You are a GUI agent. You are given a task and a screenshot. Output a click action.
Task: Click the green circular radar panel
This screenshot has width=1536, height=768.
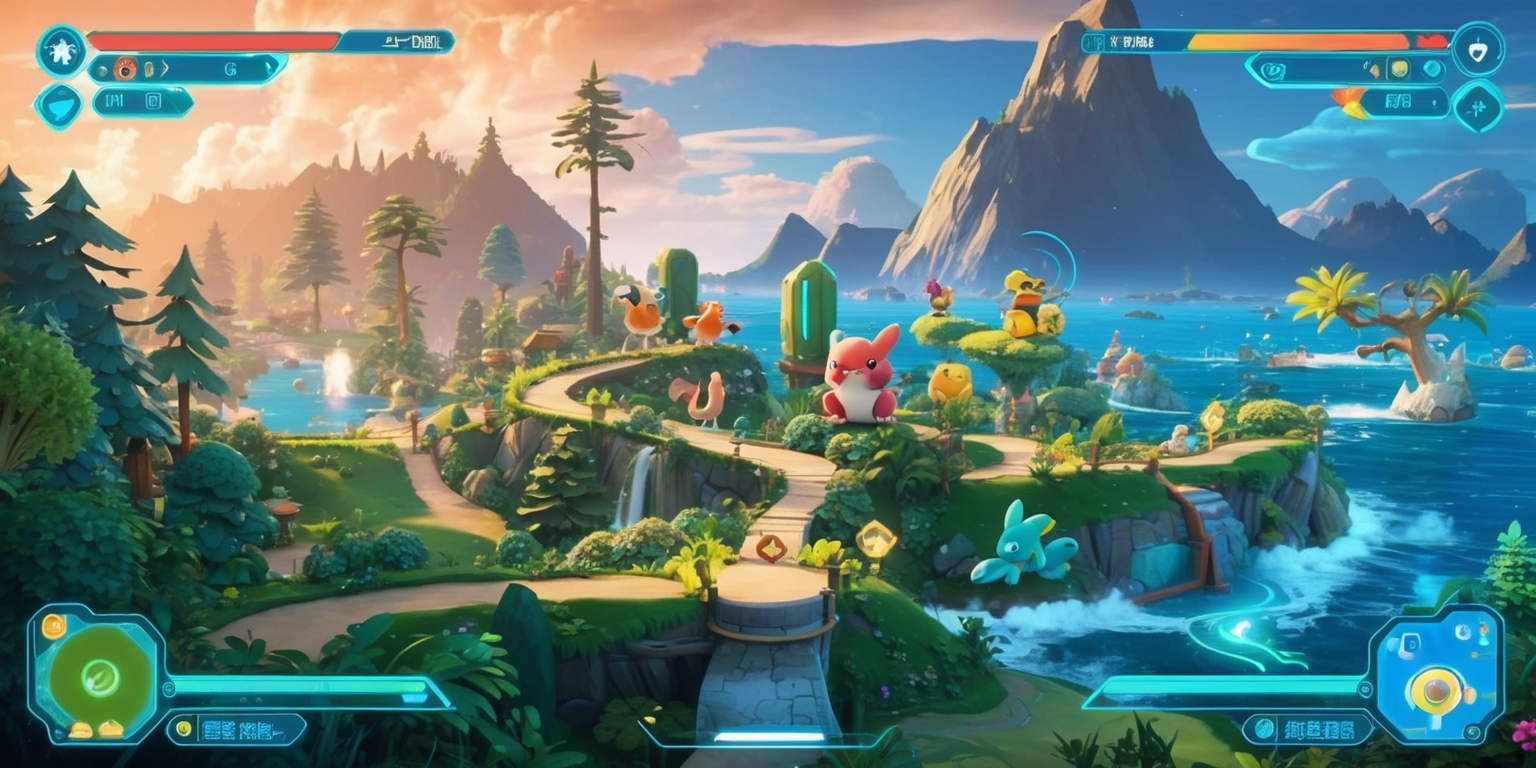coord(100,677)
